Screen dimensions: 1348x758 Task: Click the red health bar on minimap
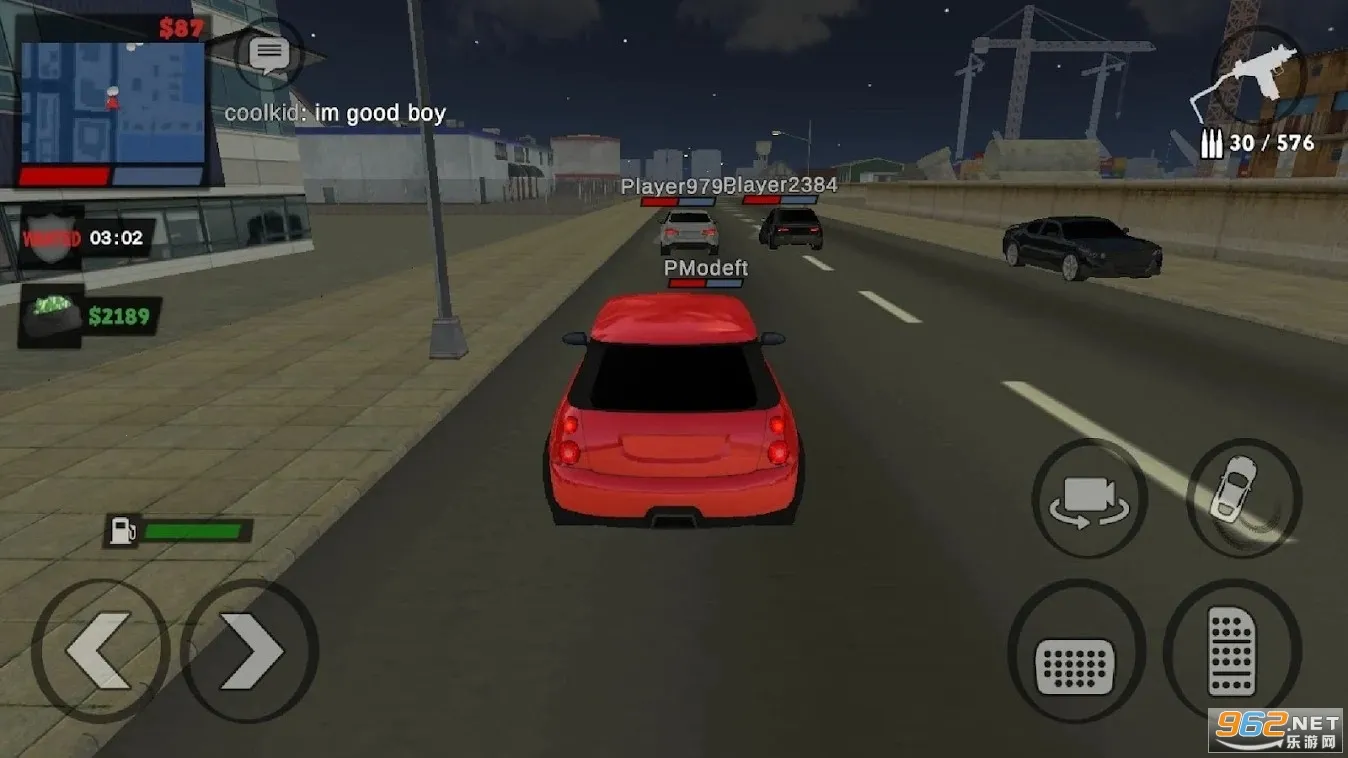pos(65,176)
